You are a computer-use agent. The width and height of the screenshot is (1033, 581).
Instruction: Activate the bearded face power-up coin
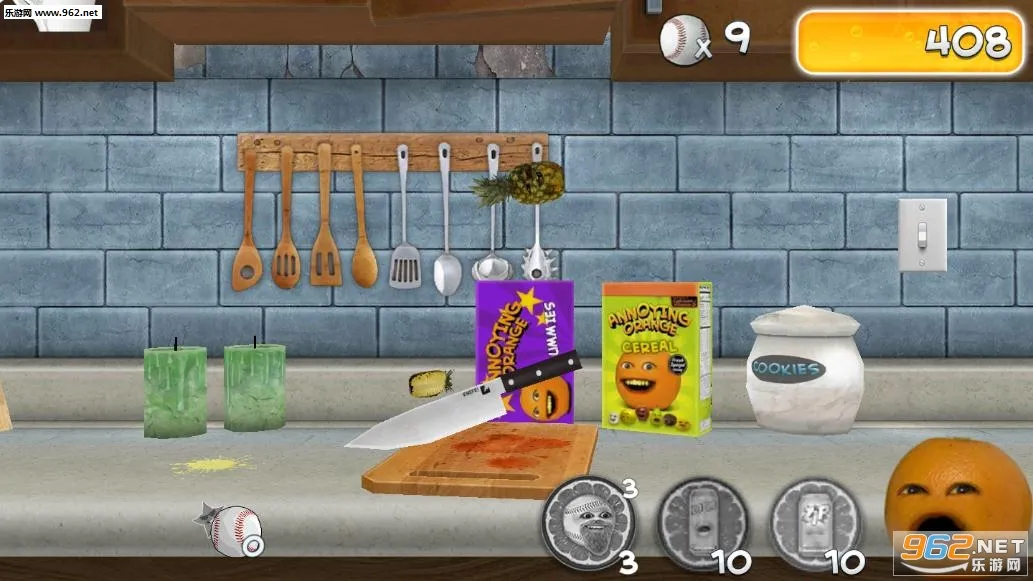pyautogui.click(x=588, y=523)
